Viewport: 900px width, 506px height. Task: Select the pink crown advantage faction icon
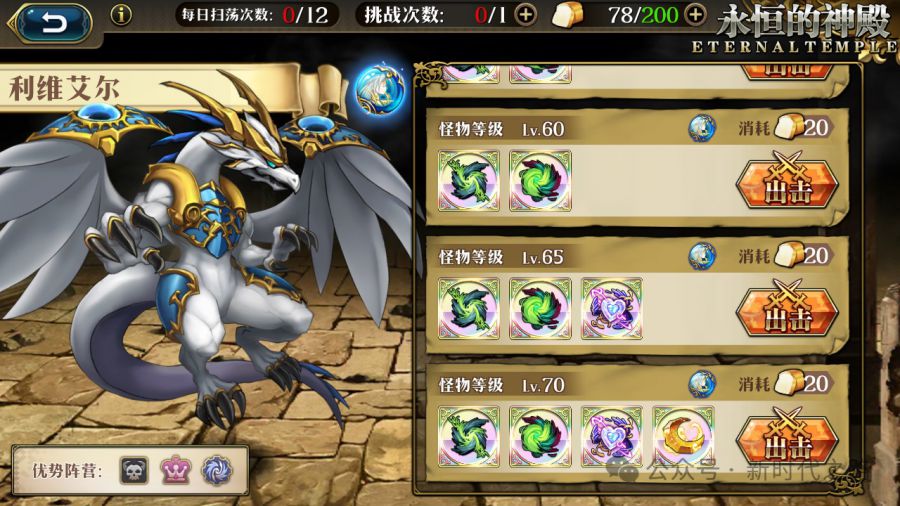[175, 469]
